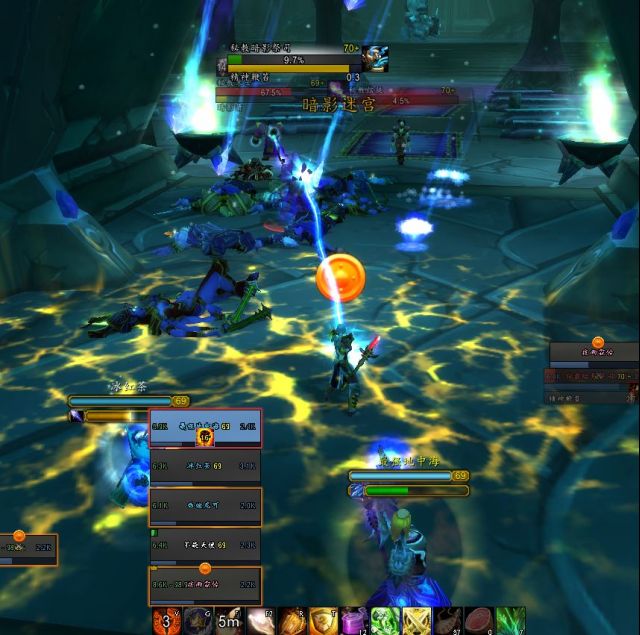Use the golden shield ability
The height and width of the screenshot is (635, 640).
[324, 621]
